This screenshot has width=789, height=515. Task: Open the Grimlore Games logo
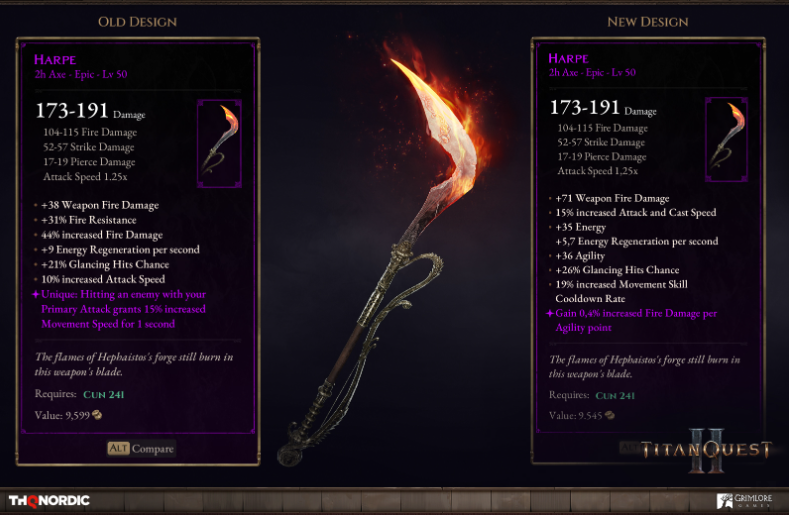point(745,500)
